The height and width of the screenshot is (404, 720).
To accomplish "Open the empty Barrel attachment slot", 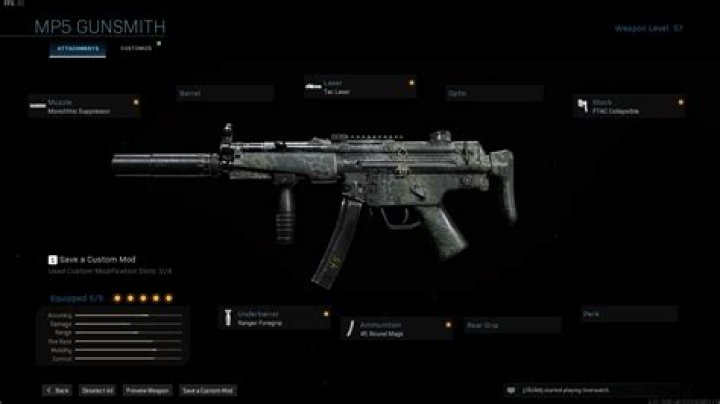I will click(x=224, y=93).
